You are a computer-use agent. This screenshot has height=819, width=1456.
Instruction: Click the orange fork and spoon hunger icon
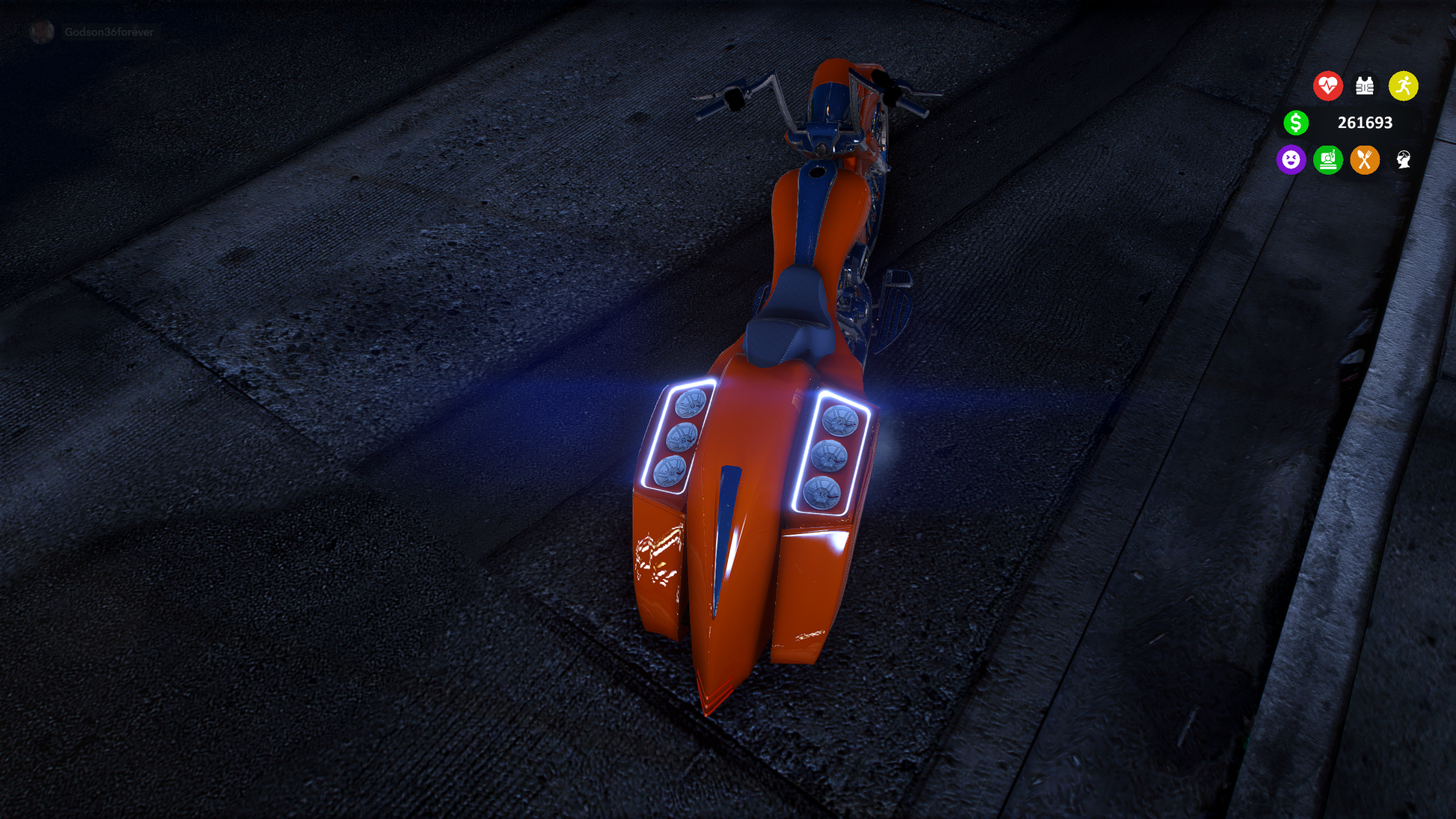pos(1365,159)
